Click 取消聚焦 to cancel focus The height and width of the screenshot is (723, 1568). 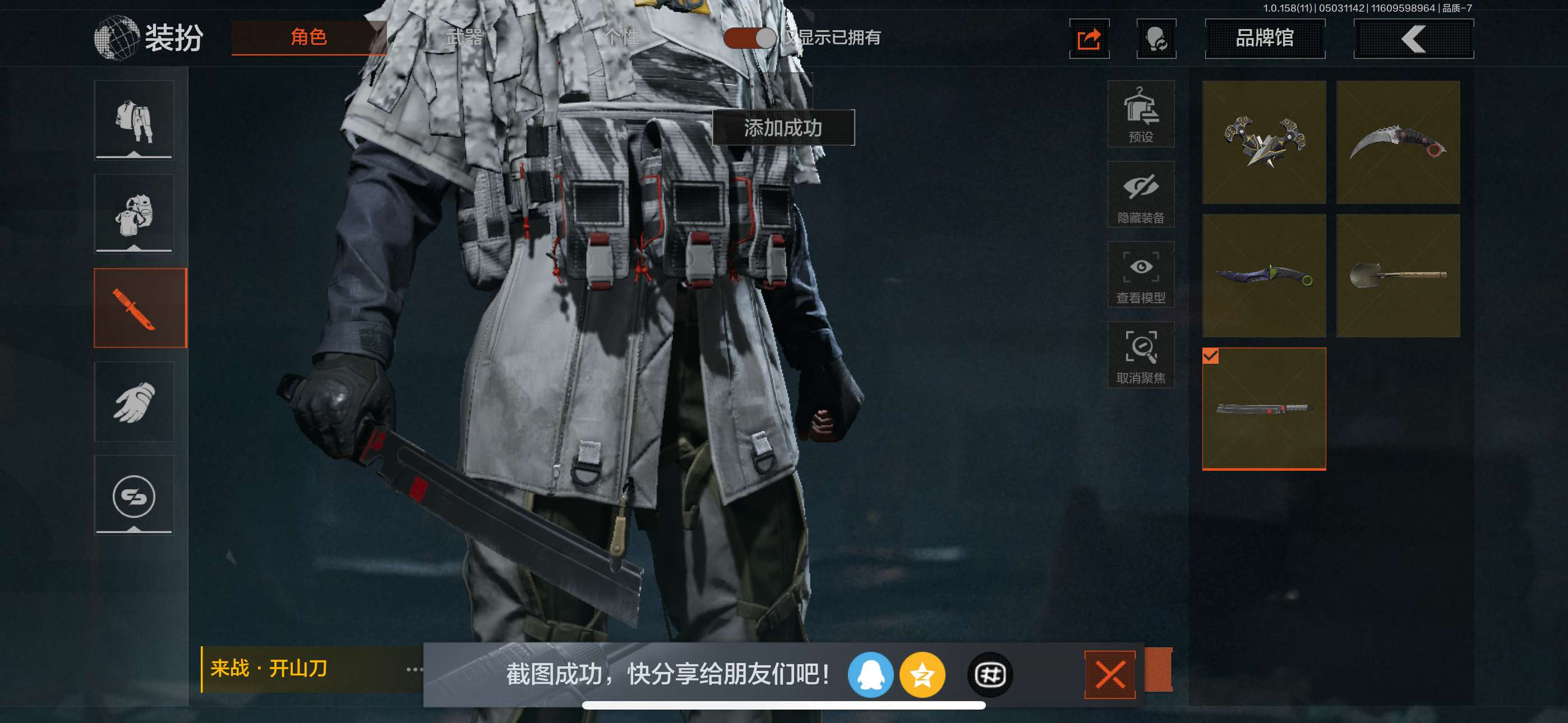1140,355
